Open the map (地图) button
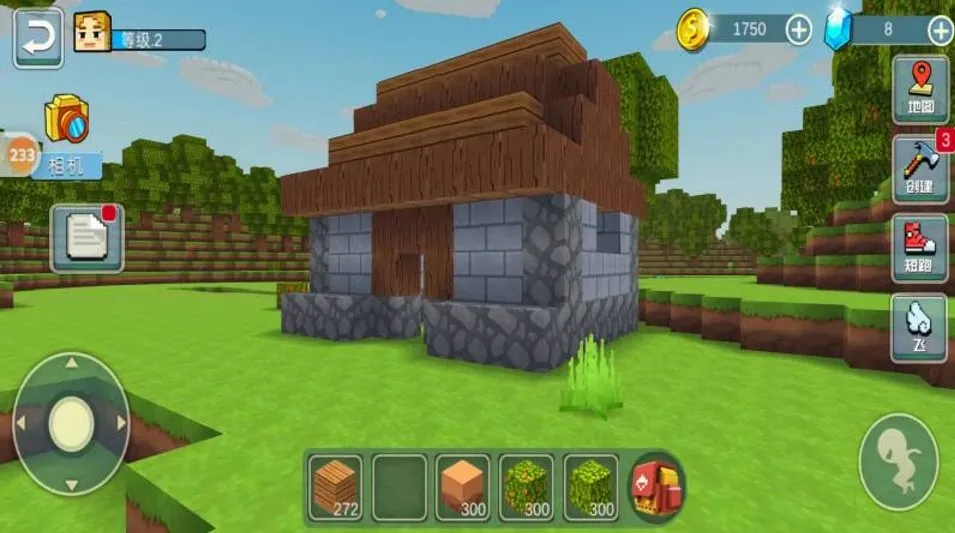The image size is (955, 533). 920,89
